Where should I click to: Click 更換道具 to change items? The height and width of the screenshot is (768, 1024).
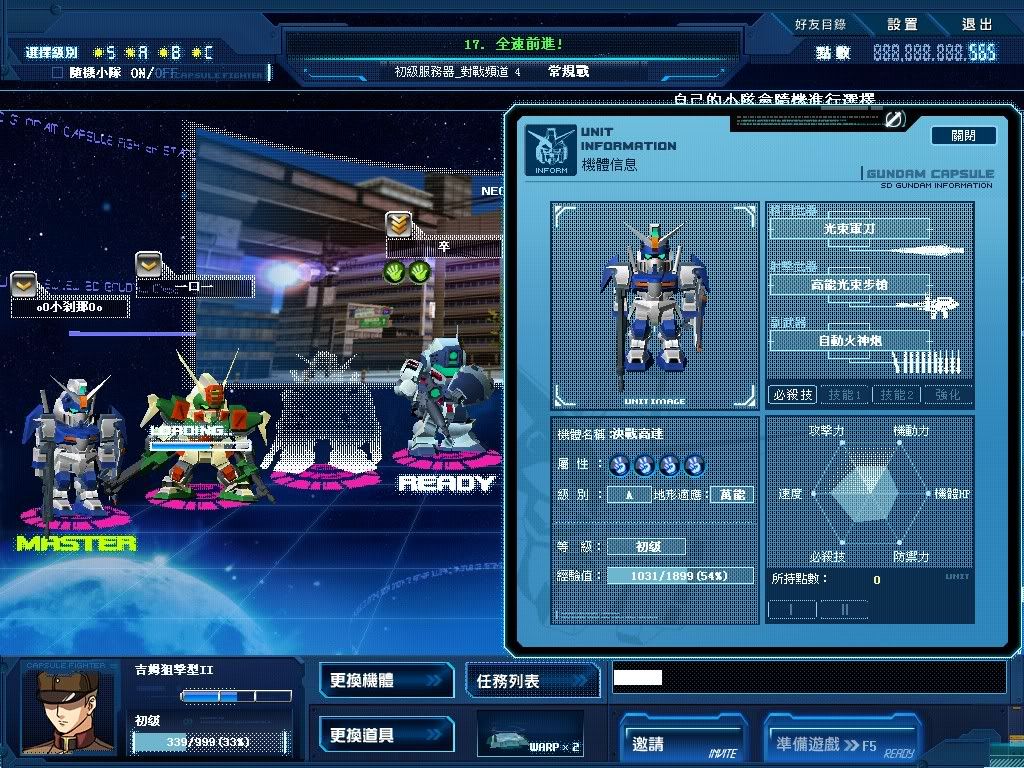386,735
